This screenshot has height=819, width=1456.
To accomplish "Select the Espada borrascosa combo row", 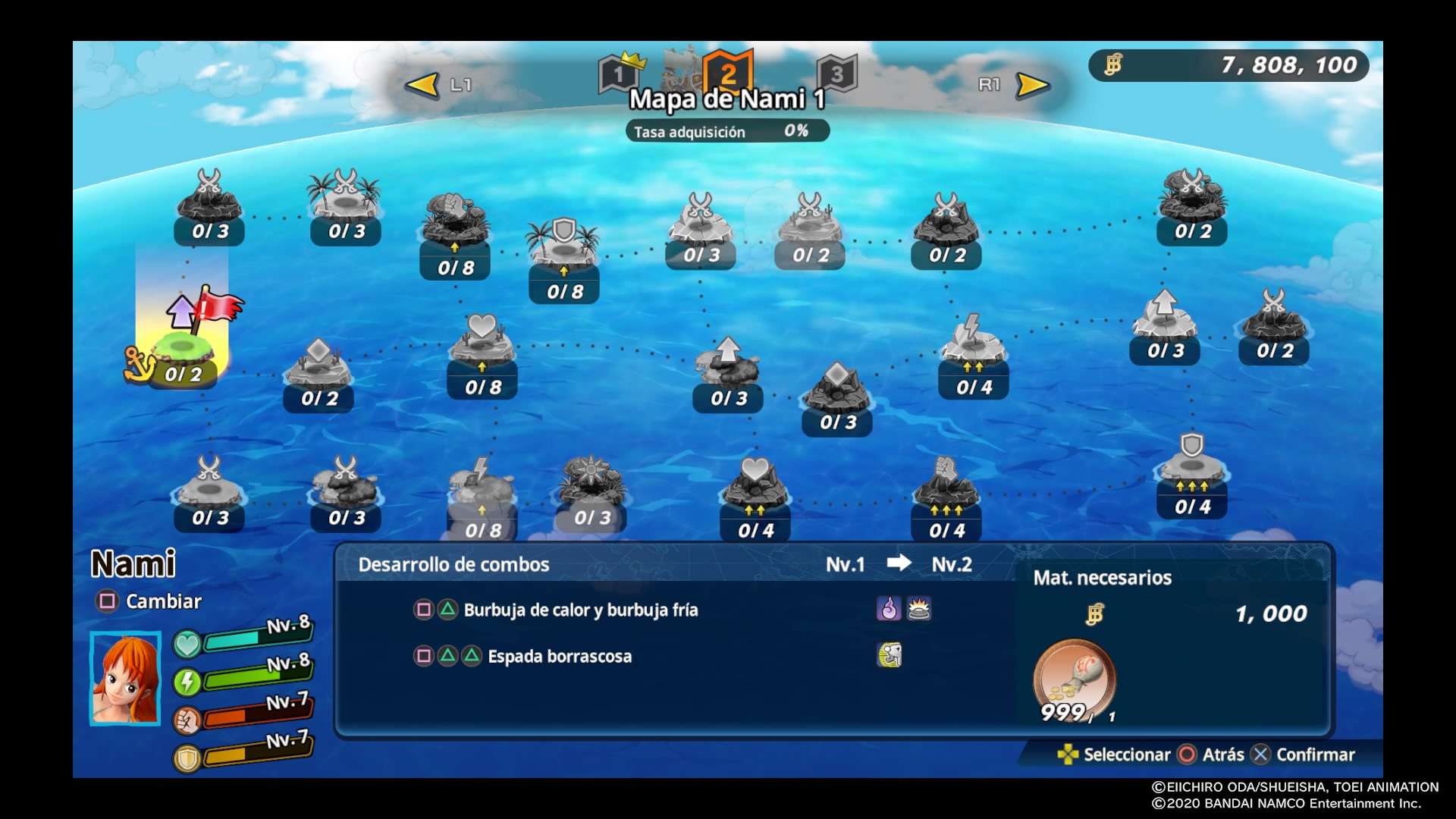I will coord(560,657).
